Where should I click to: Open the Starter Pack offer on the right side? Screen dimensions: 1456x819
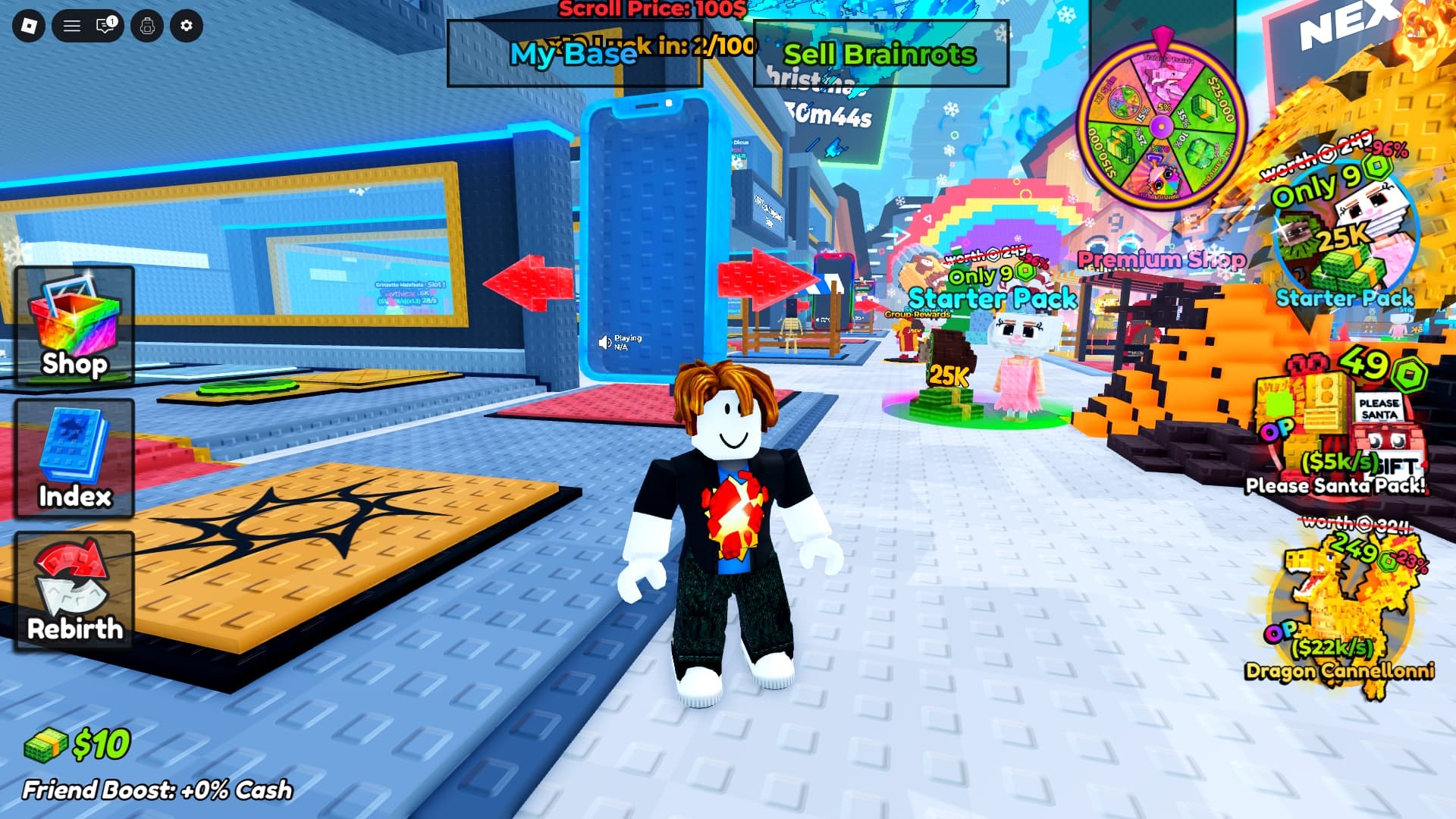pyautogui.click(x=1344, y=235)
